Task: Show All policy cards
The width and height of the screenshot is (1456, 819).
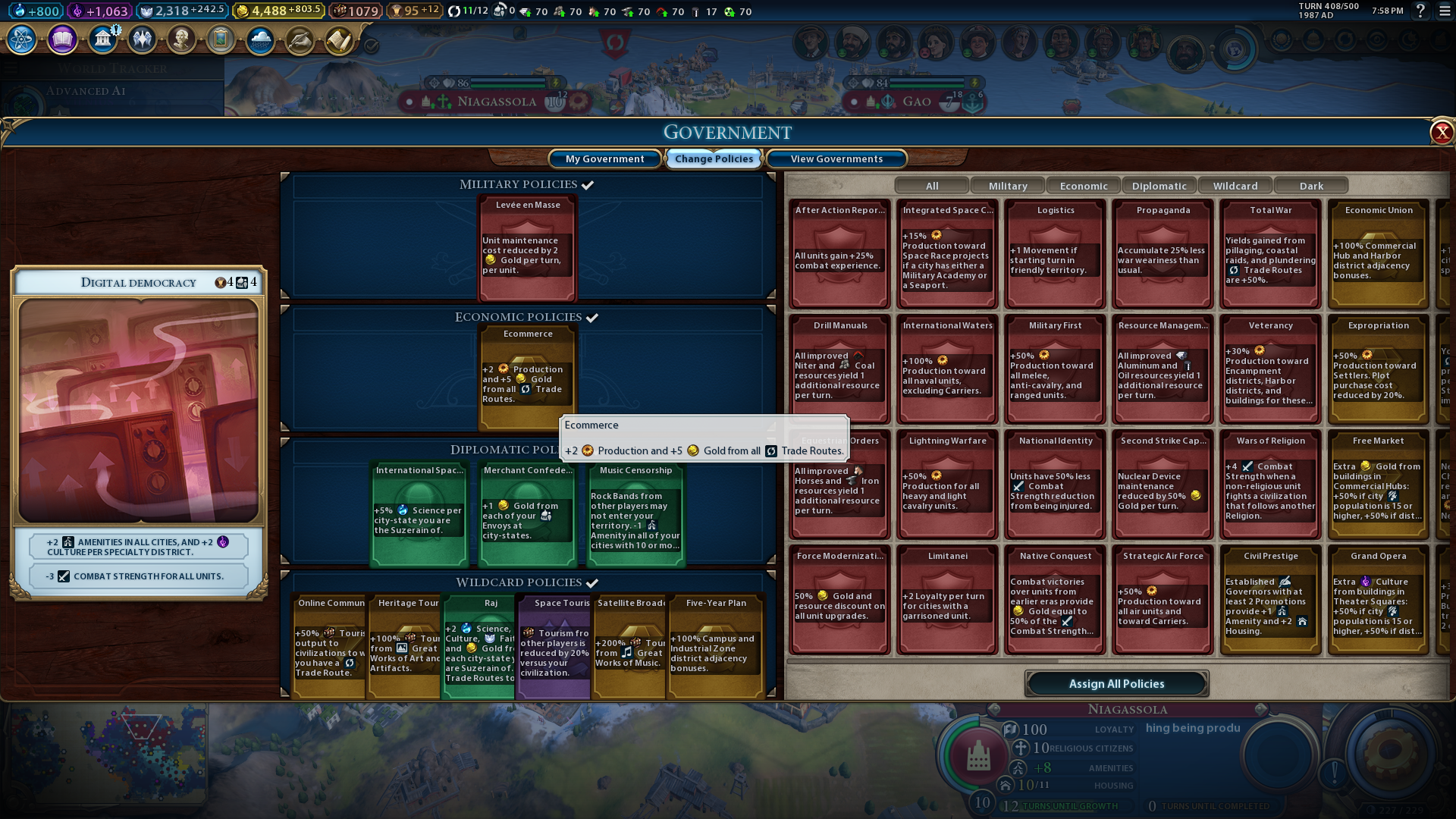Action: pyautogui.click(x=932, y=186)
